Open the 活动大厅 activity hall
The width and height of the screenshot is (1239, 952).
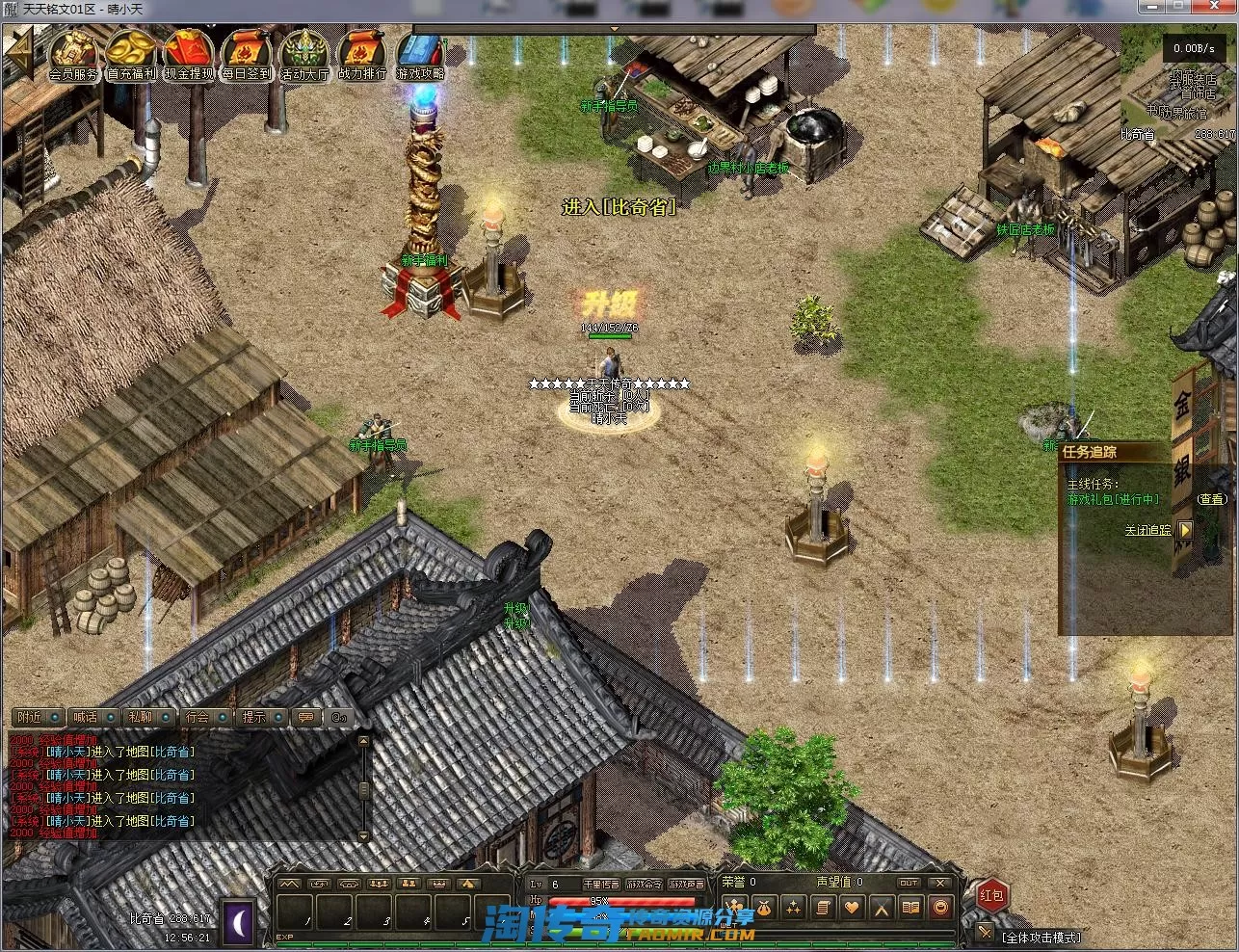[304, 55]
